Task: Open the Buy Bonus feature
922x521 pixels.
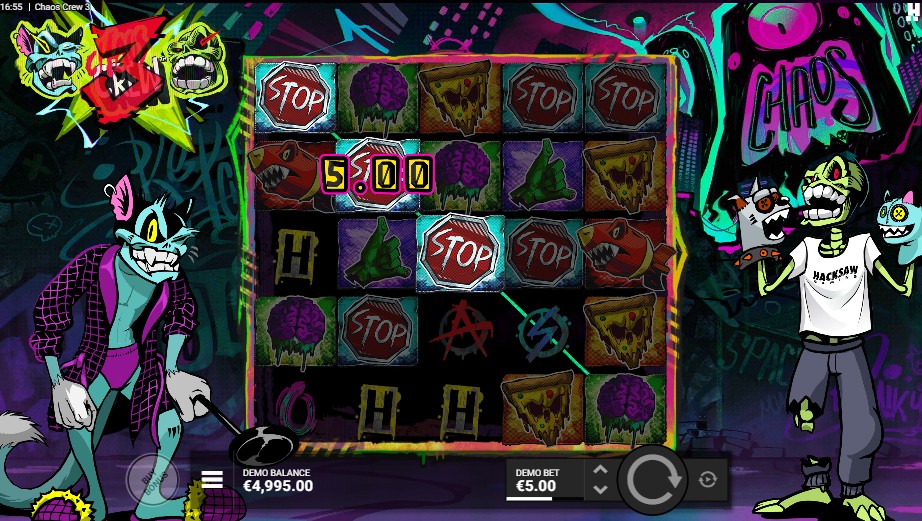Action: 151,480
